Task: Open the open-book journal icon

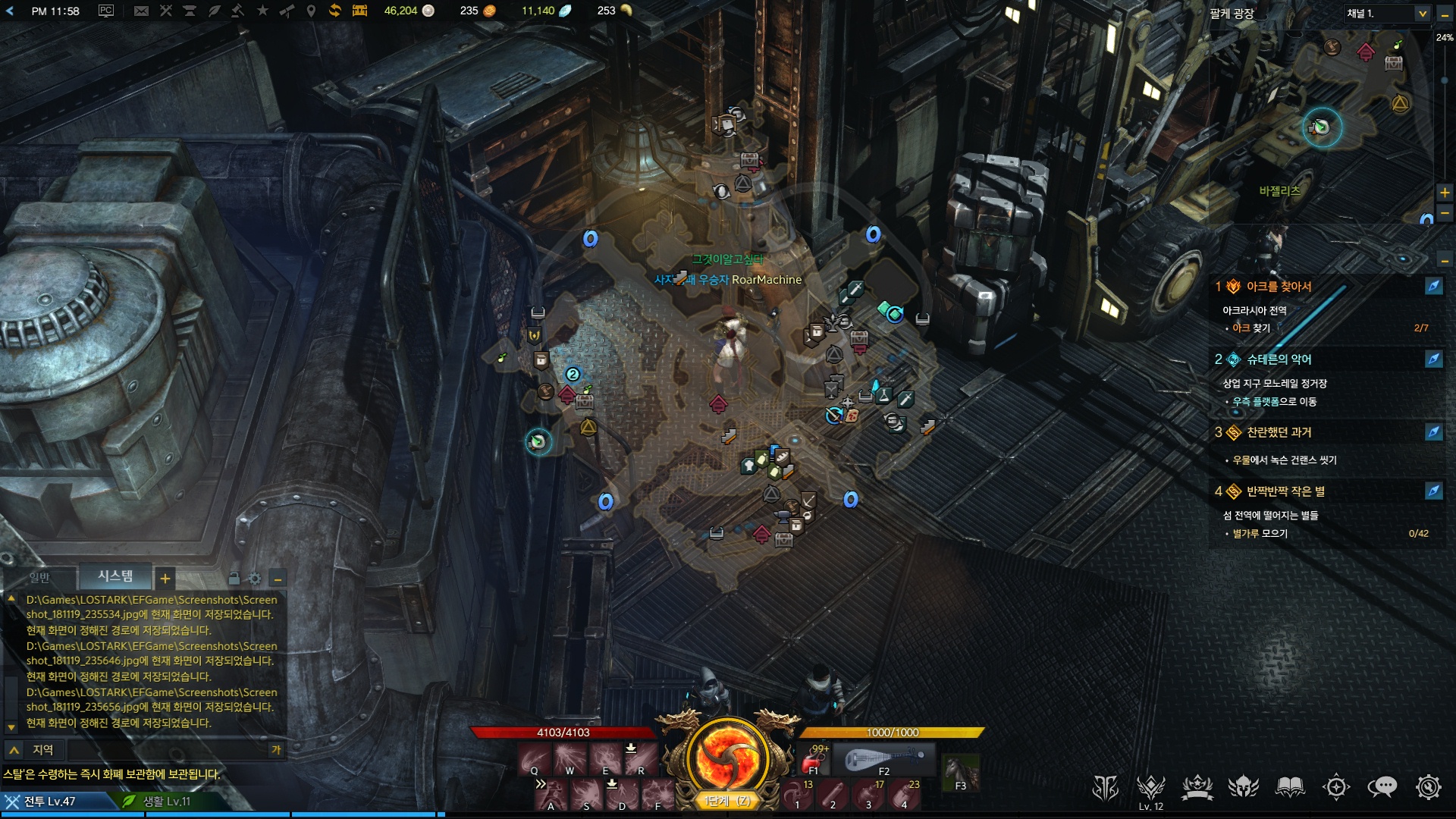Action: (x=1290, y=787)
